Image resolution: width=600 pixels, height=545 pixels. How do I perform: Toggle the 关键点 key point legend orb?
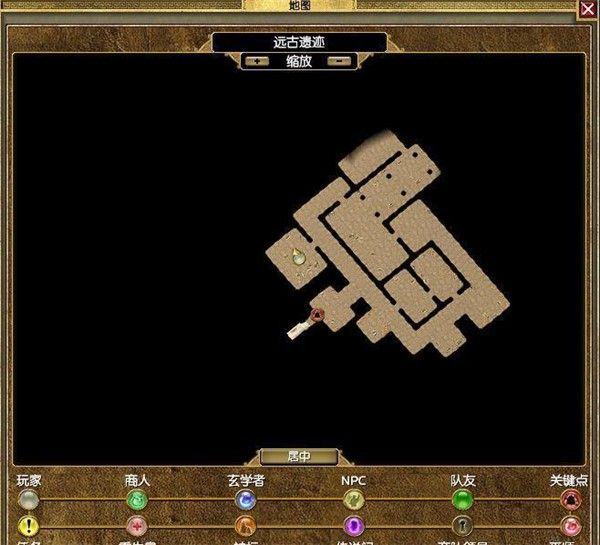click(x=571, y=499)
